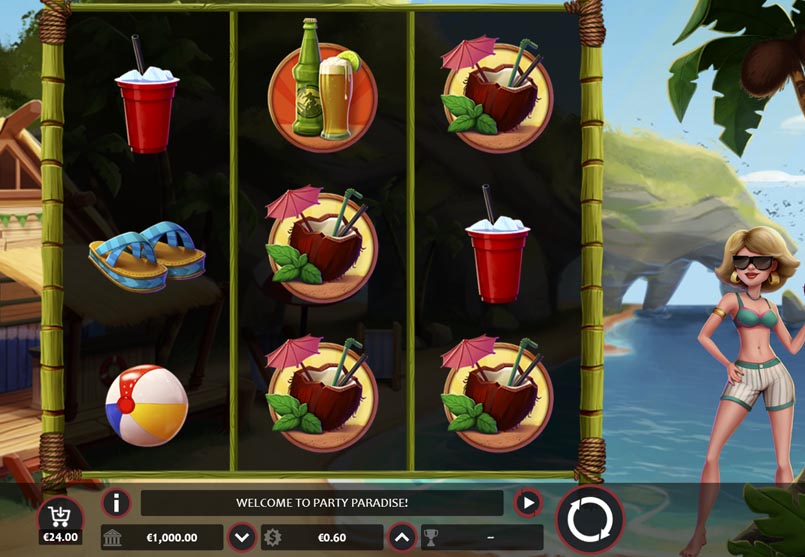The image size is (805, 557).
Task: Decrease the bet amount with the down arrow
Action: 241,537
